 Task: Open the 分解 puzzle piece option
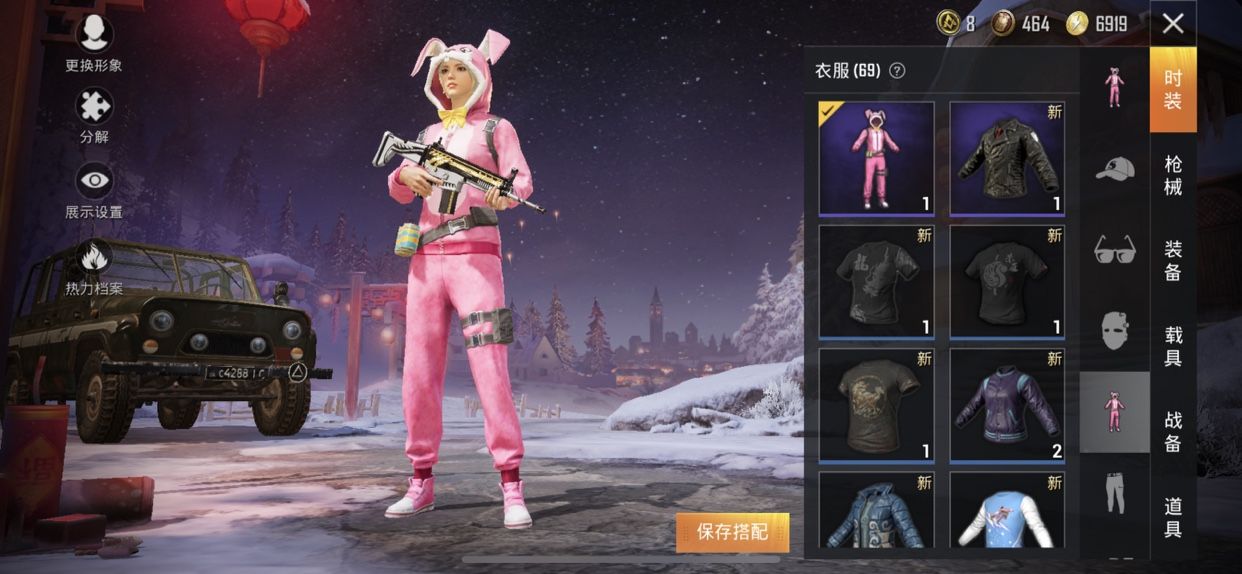click(x=94, y=114)
